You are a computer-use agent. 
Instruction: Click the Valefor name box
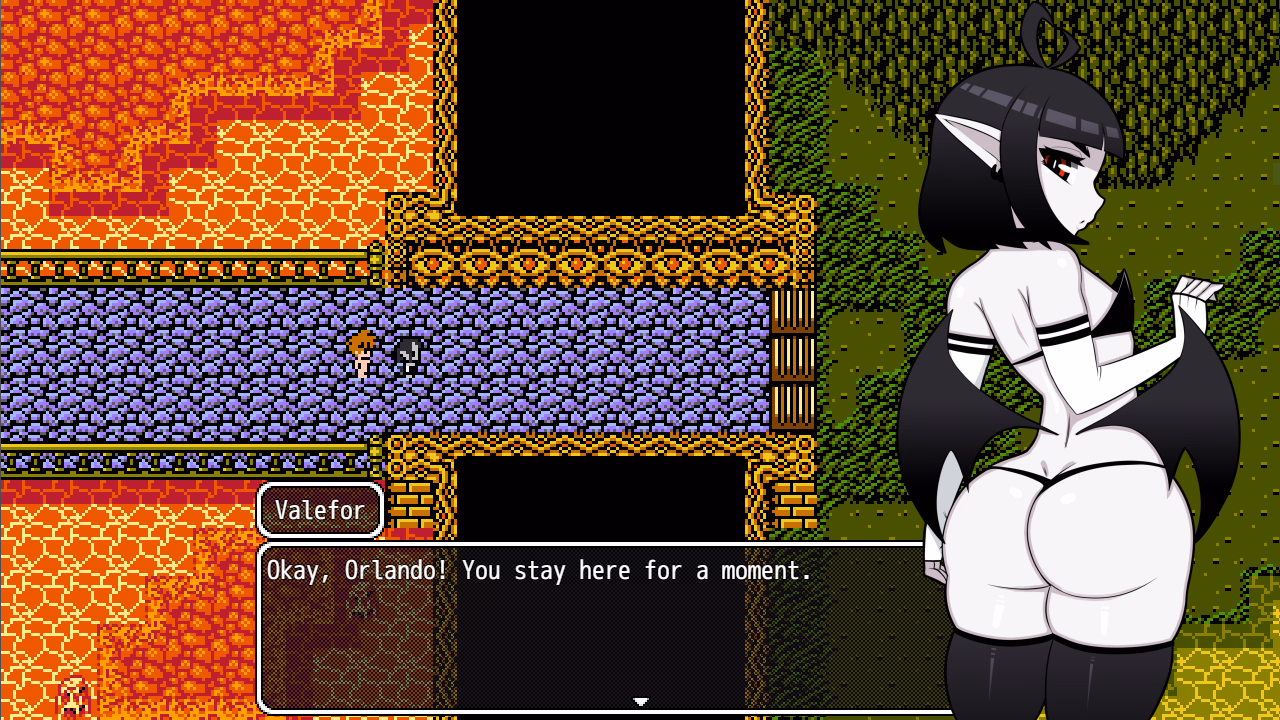coord(319,509)
